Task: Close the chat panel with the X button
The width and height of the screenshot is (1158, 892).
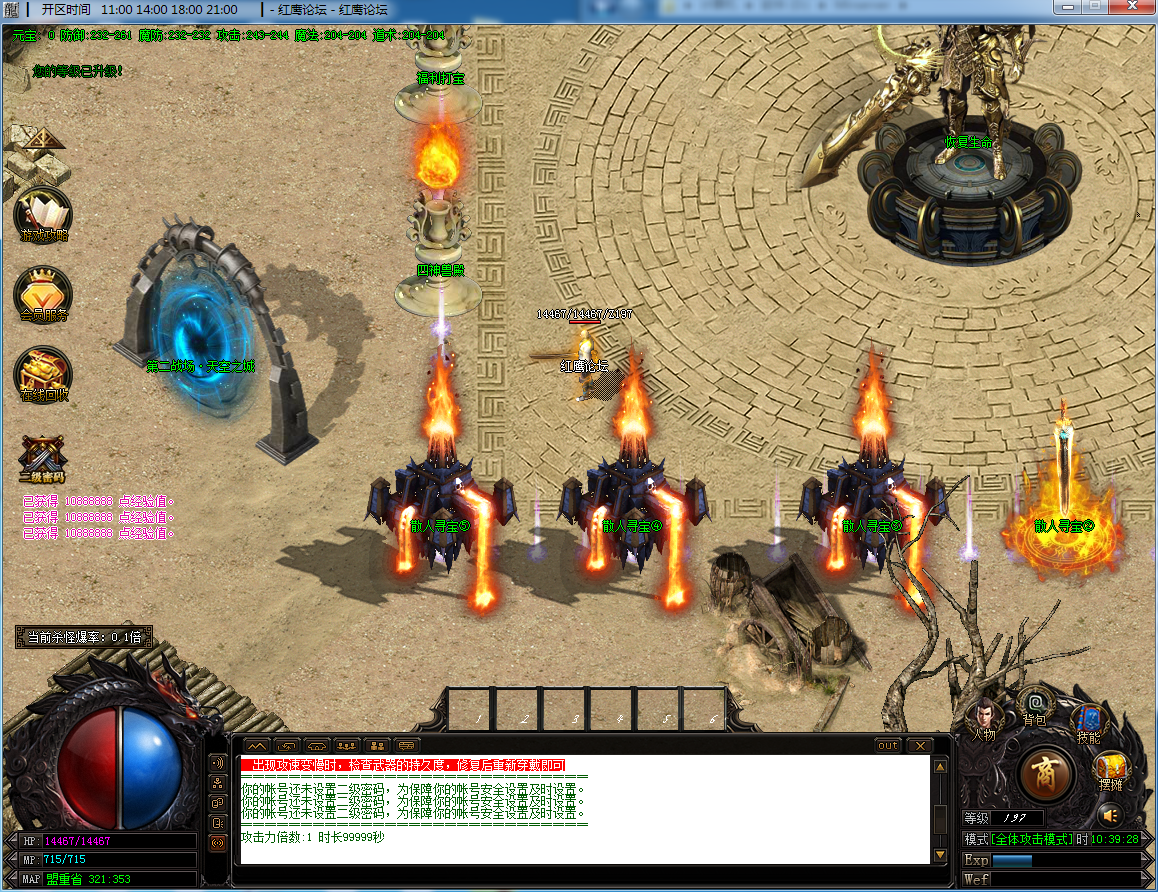Action: [918, 746]
